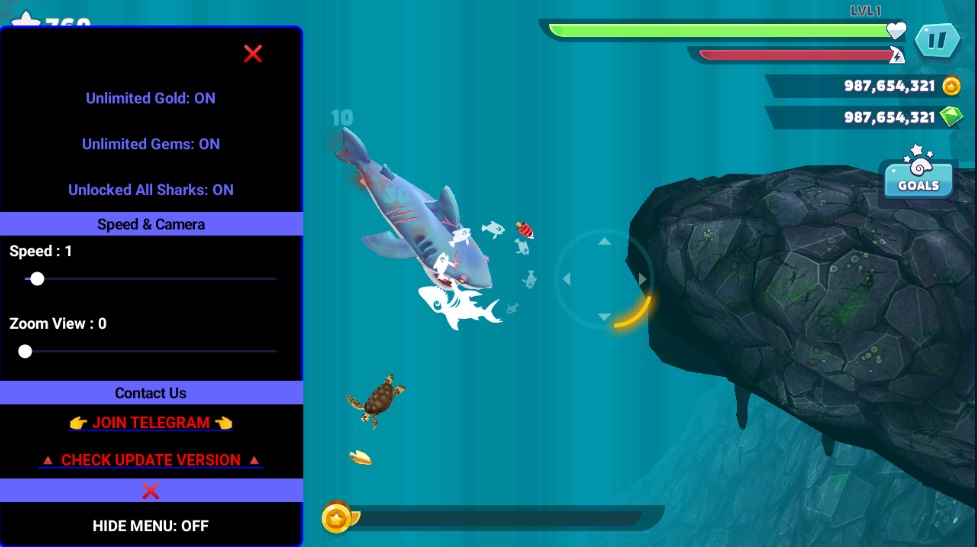Open the JOIN TELEGRAM link
The height and width of the screenshot is (547, 977).
coord(150,423)
